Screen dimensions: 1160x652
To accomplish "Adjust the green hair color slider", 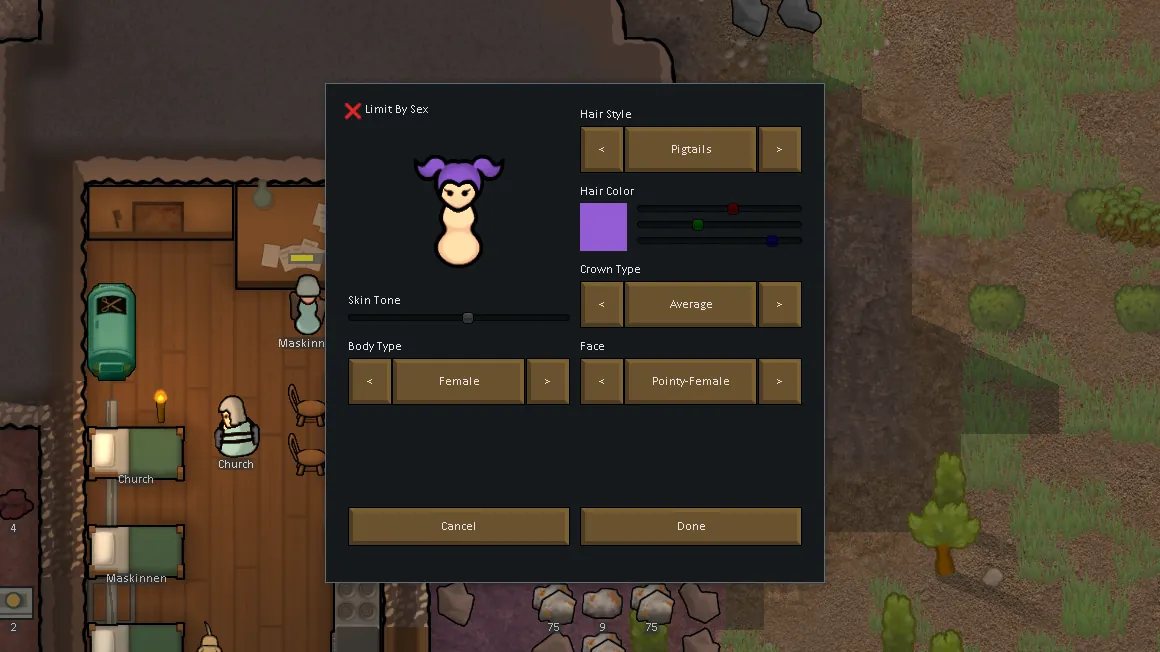I will click(698, 225).
